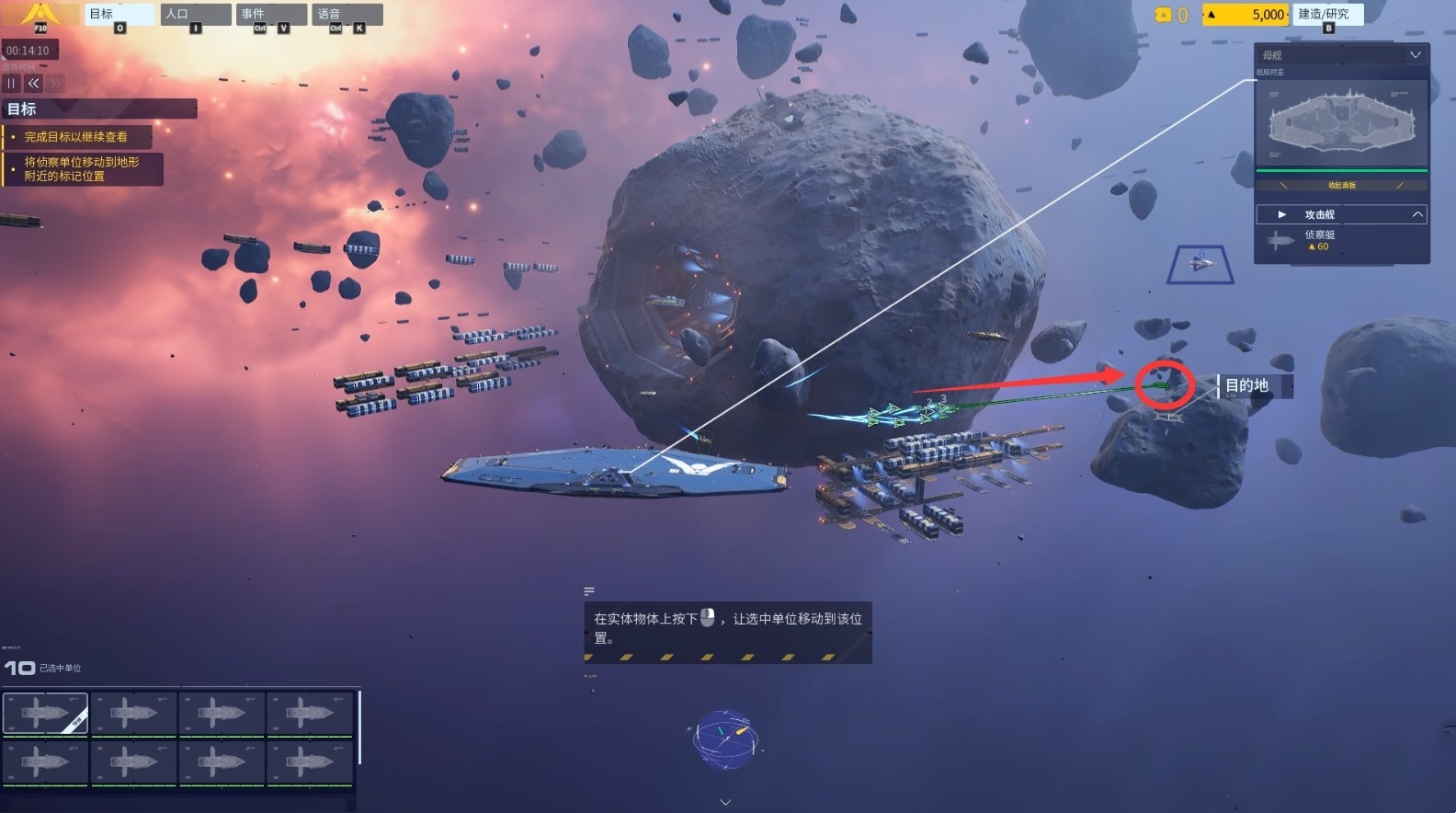The image size is (1456, 813).
Task: Build a 侦察艇 (Scout) costing 60
Action: click(x=1318, y=241)
